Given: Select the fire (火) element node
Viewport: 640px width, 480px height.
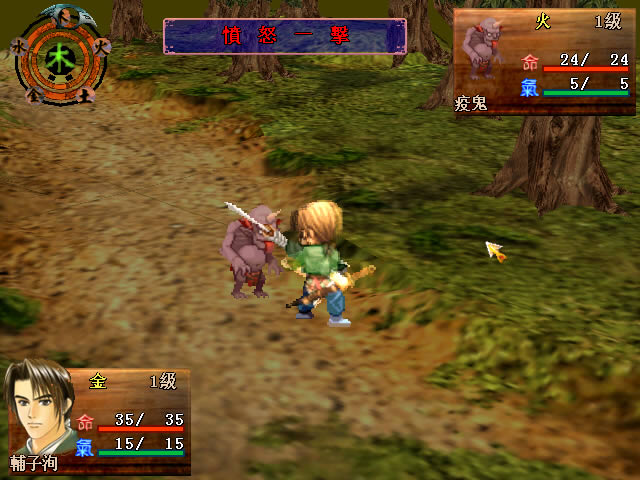Looking at the screenshot, I should click(100, 45).
